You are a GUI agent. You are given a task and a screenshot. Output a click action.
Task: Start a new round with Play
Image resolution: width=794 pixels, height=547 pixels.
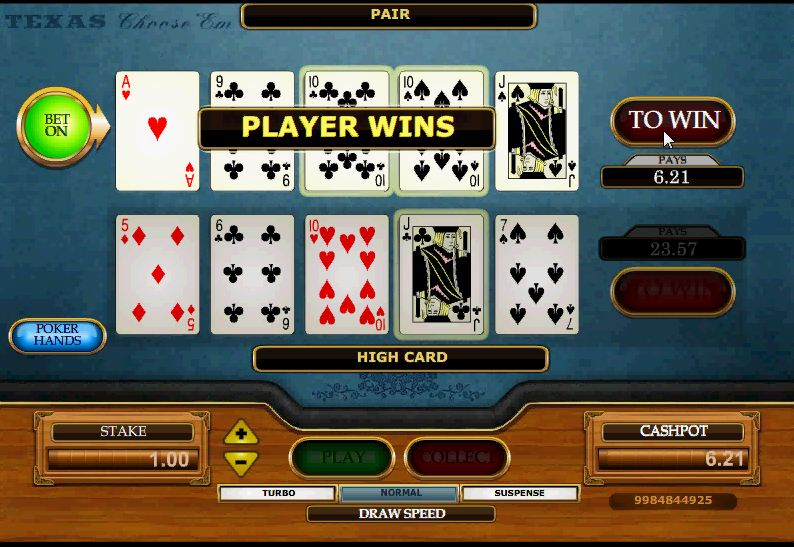343,458
